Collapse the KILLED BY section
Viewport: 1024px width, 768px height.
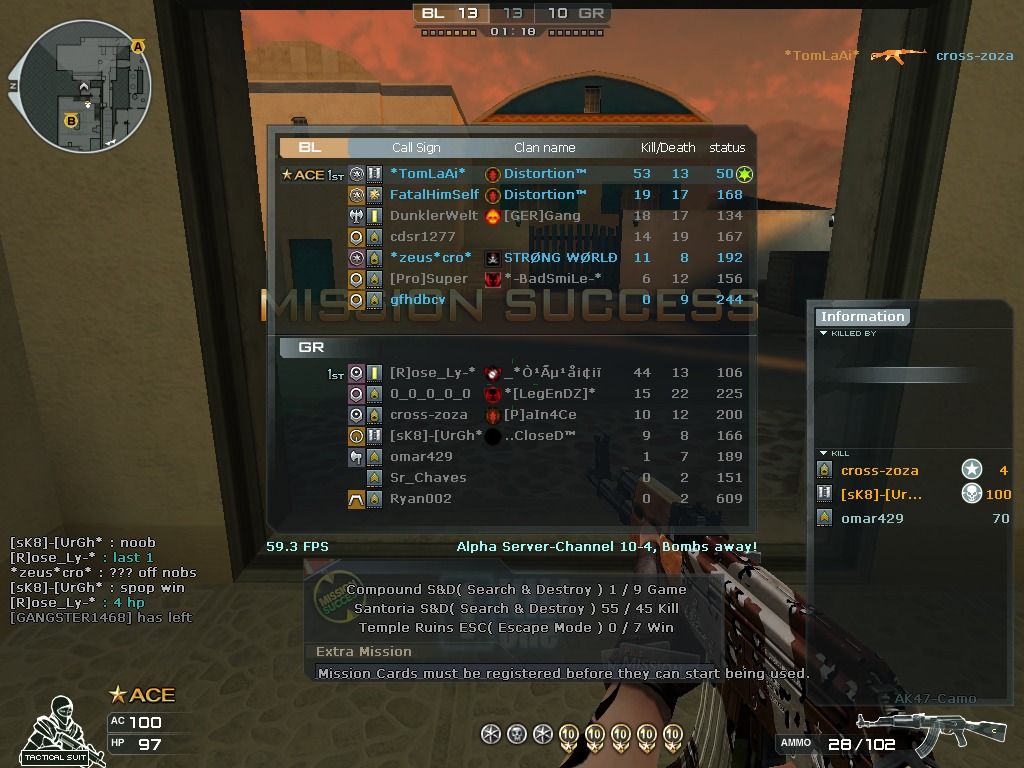823,334
